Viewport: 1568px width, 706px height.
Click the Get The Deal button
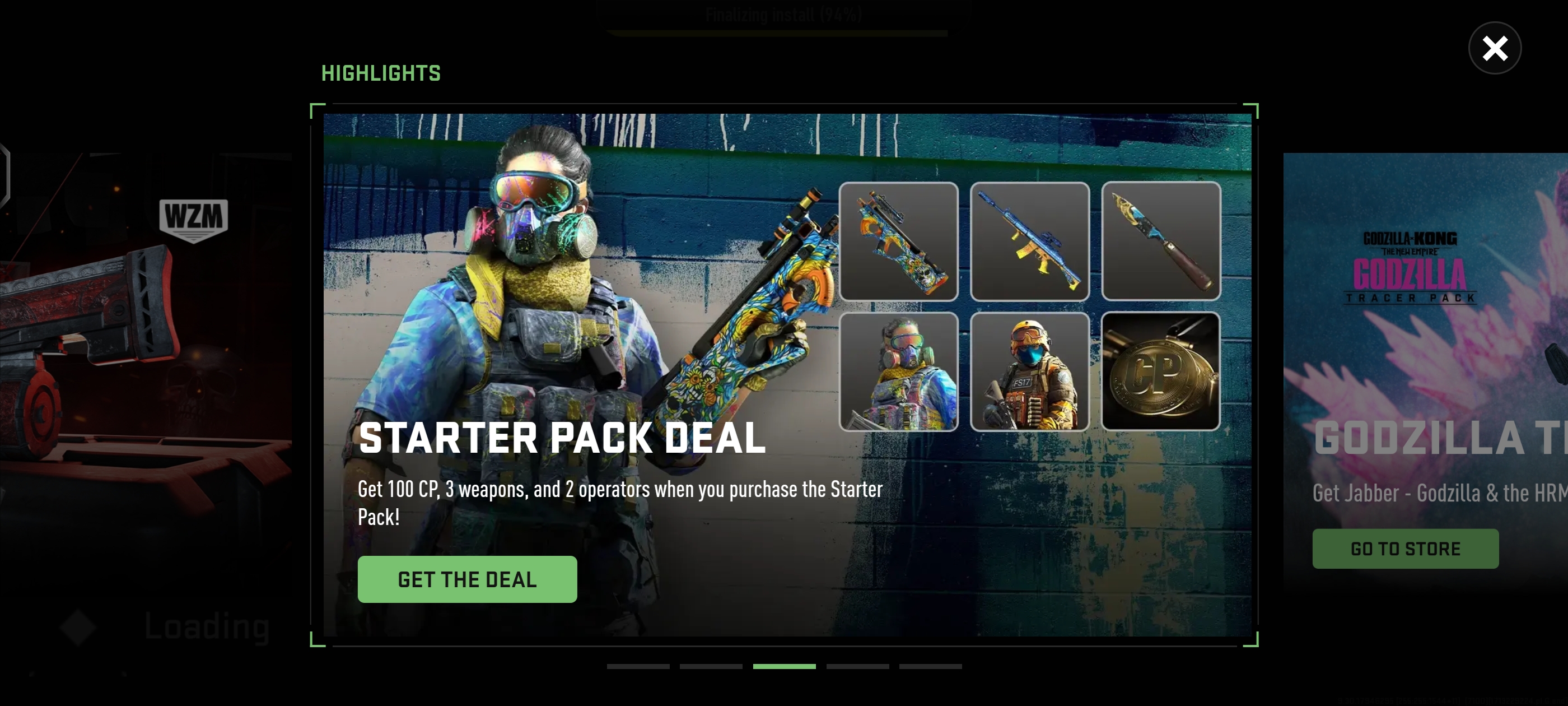(467, 579)
